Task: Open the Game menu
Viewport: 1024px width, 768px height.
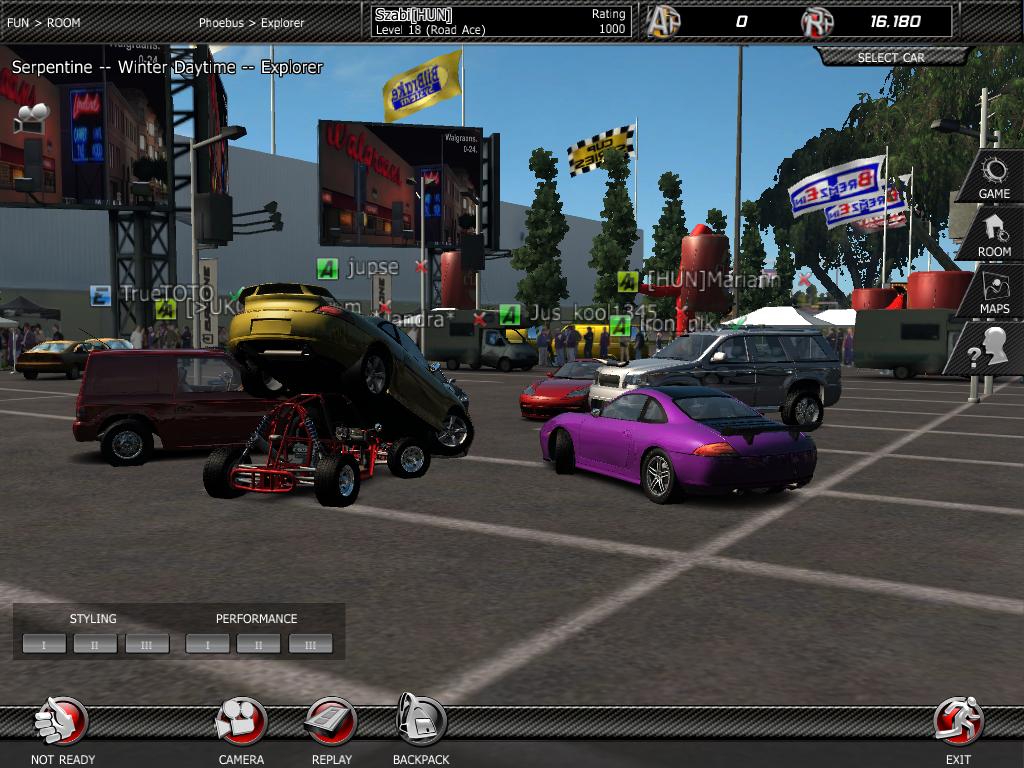Action: coord(993,177)
